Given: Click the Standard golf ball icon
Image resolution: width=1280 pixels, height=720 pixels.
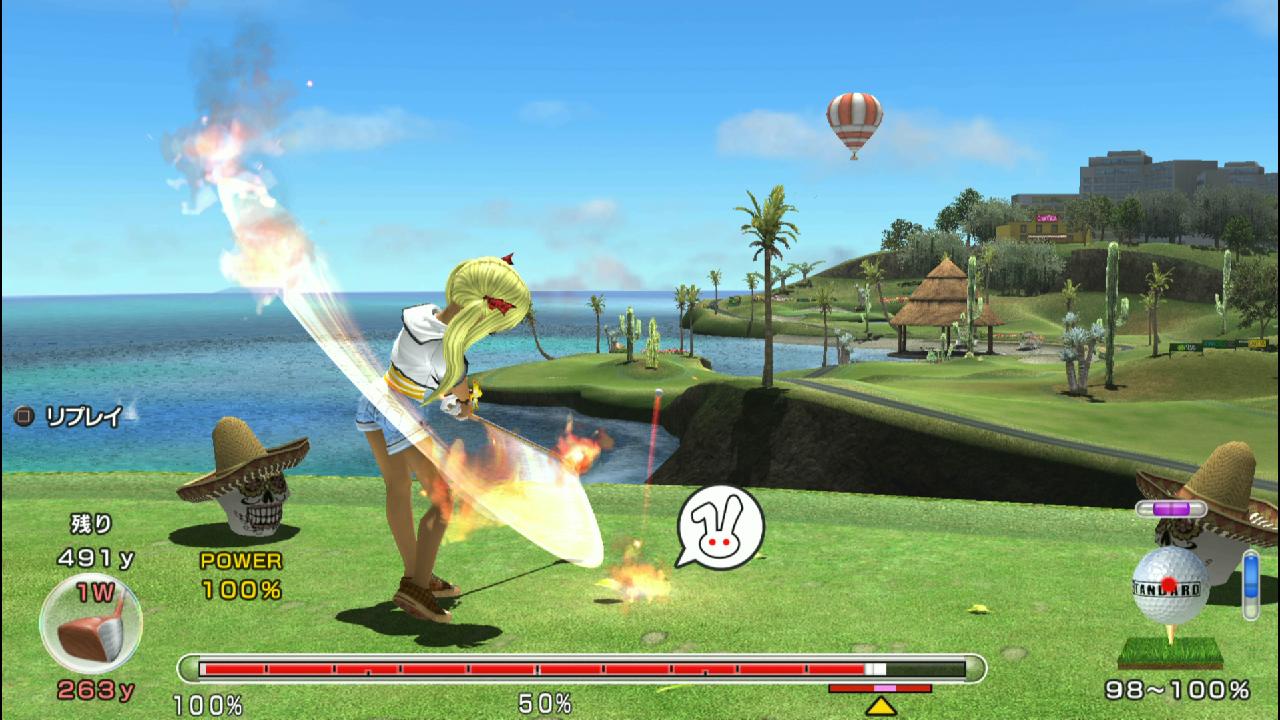Looking at the screenshot, I should click(1170, 585).
